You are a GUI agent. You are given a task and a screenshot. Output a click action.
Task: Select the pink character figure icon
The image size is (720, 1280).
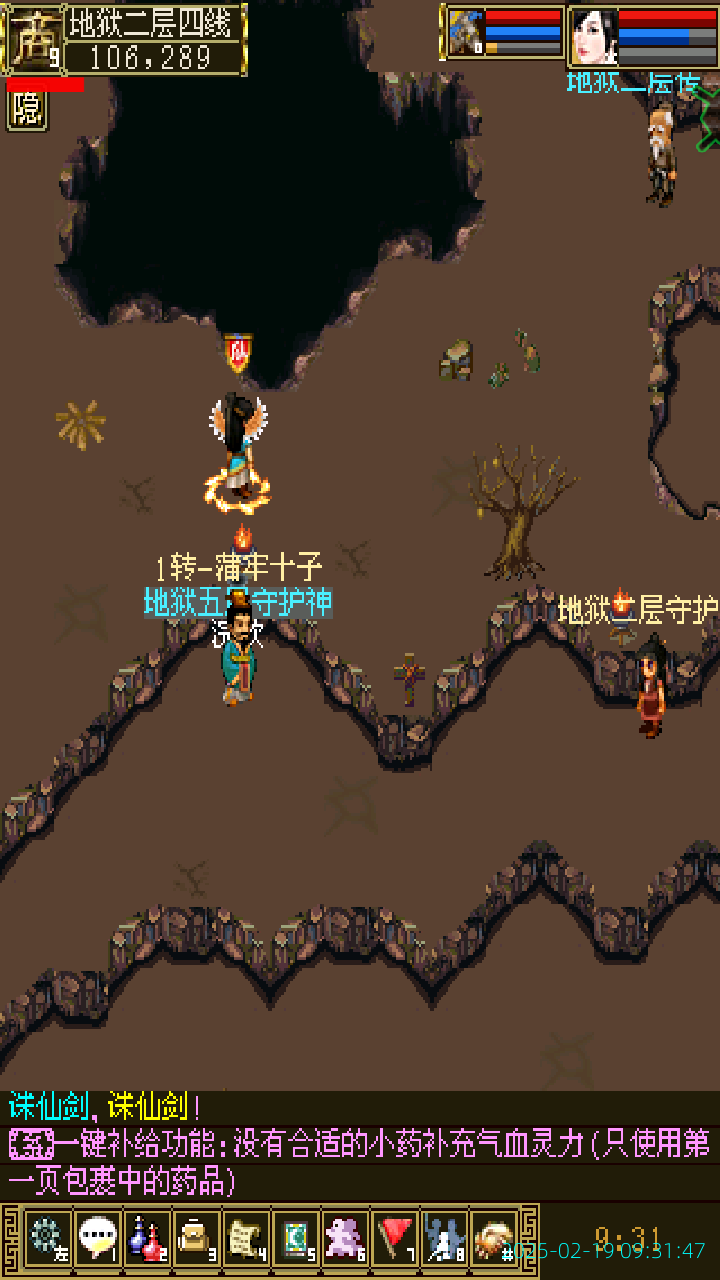[345, 1239]
